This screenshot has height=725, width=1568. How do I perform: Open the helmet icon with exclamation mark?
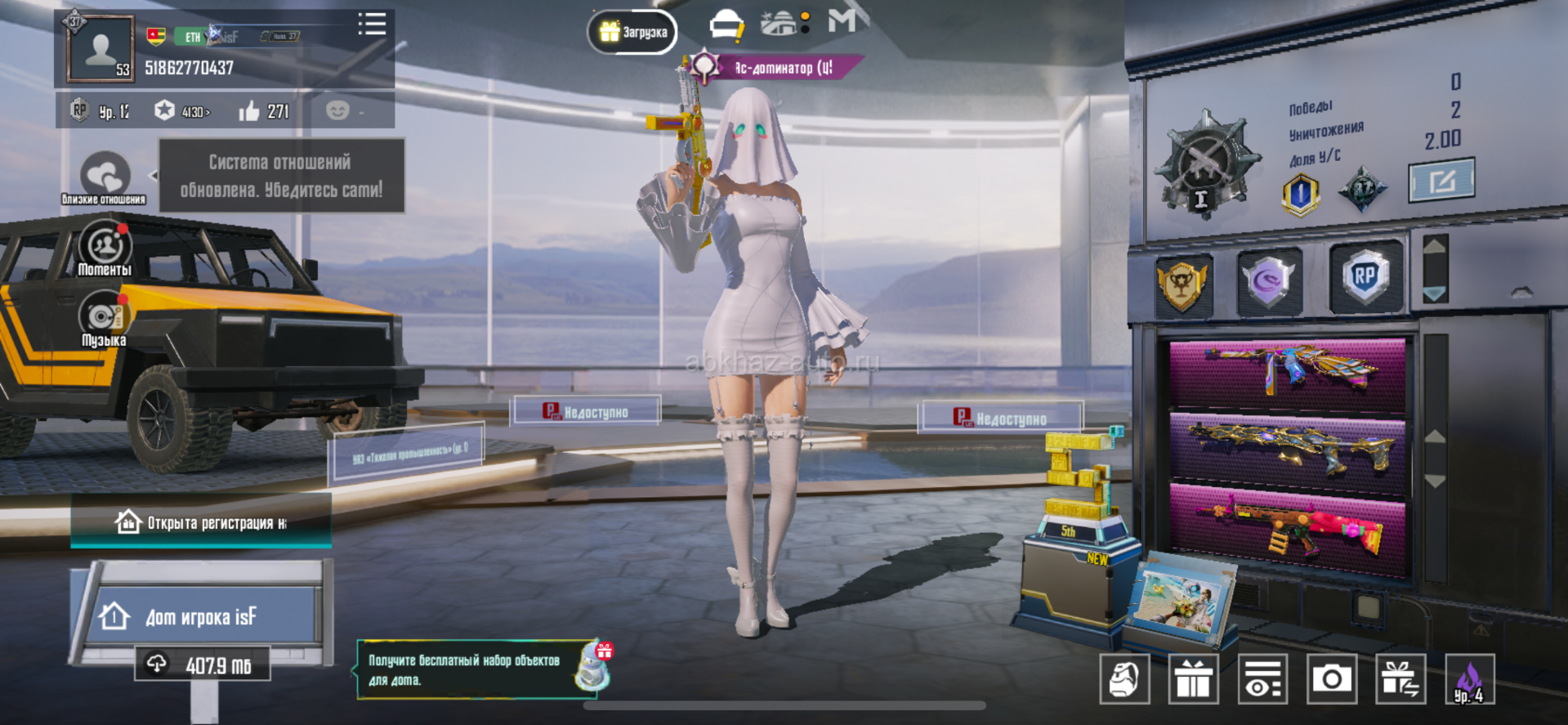coord(726,26)
